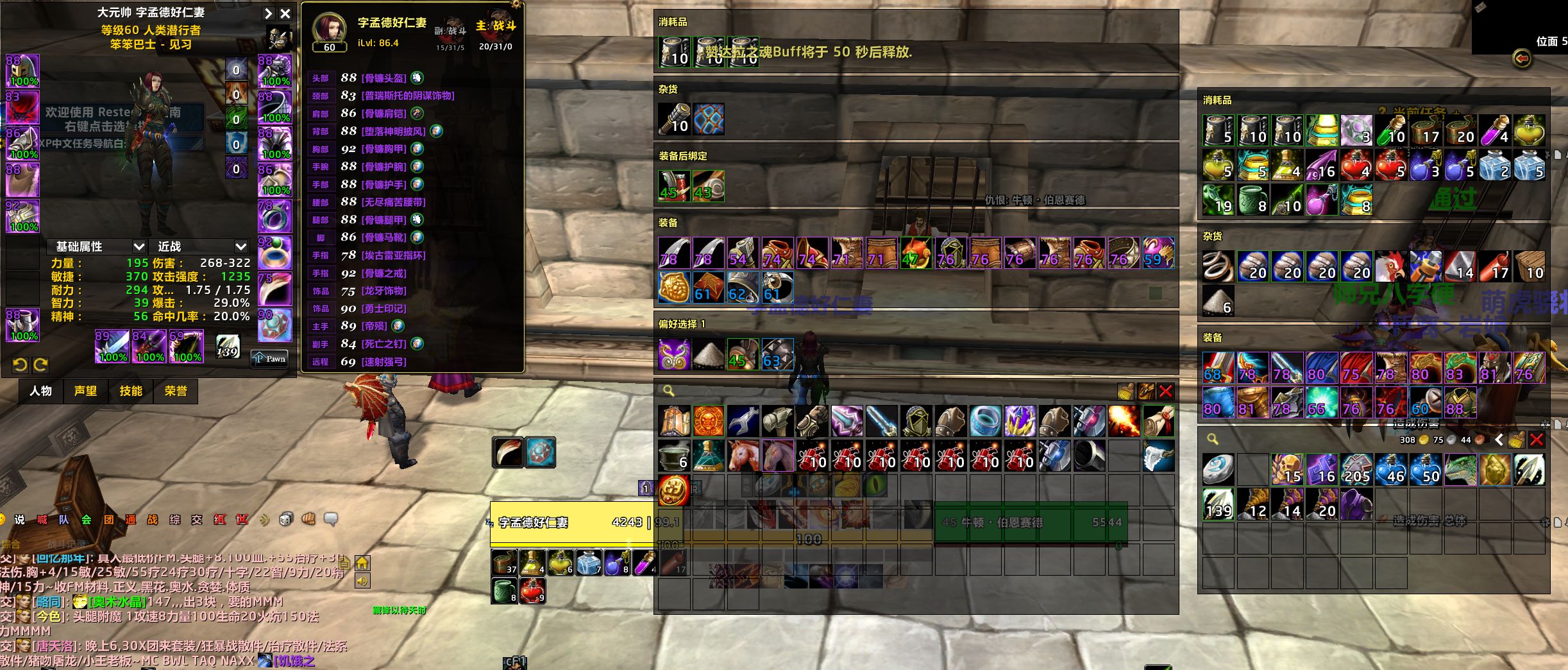Select 骨镰头盔 in the gear list
Image resolution: width=1568 pixels, height=670 pixels.
coord(384,78)
